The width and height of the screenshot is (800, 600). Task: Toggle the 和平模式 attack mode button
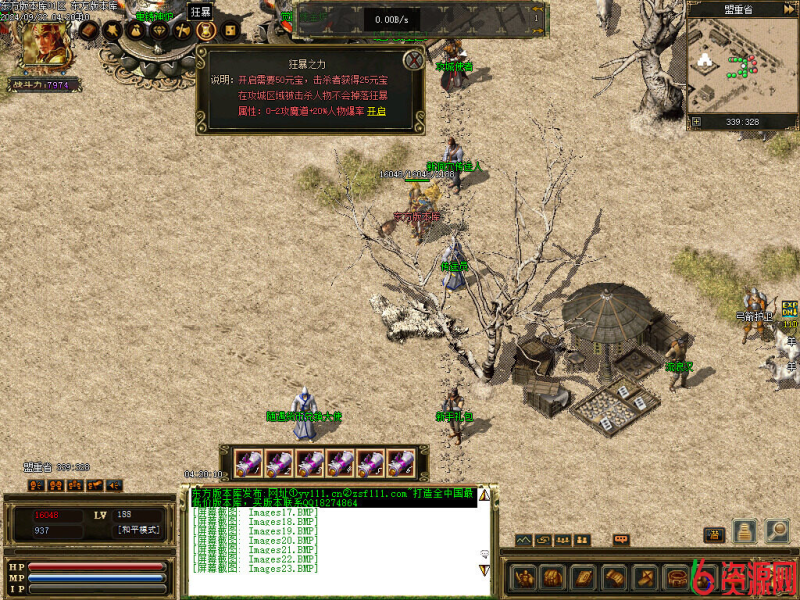coord(138,530)
